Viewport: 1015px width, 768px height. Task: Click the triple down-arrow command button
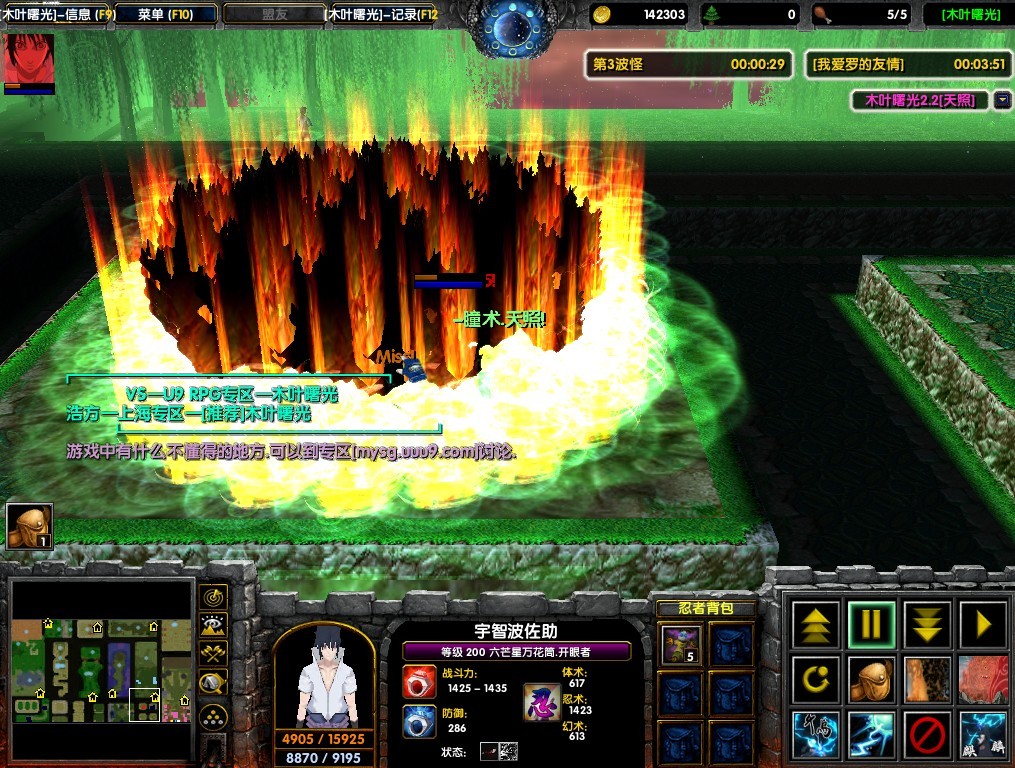tap(927, 625)
